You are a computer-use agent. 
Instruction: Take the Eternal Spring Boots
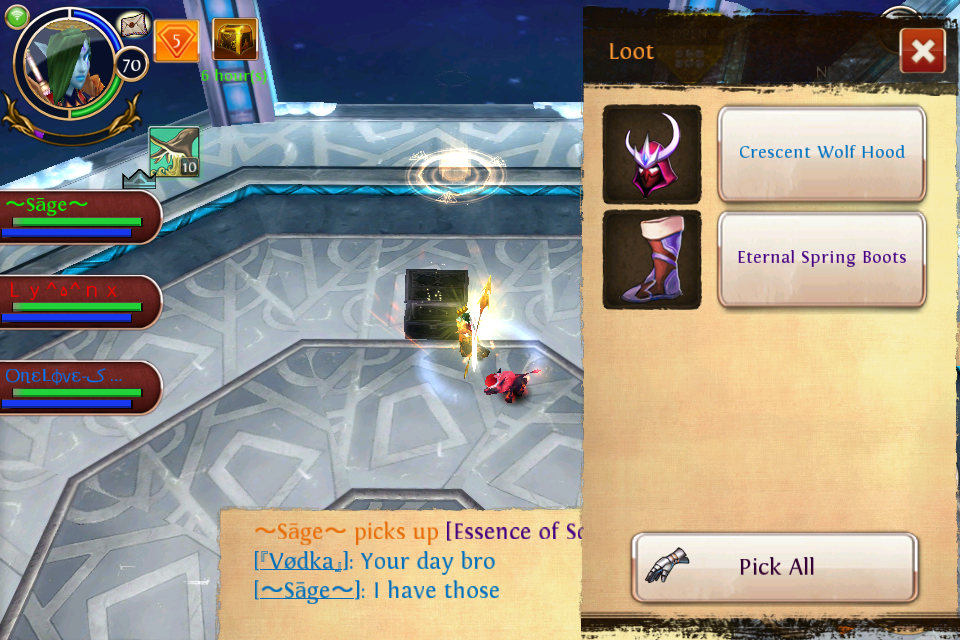(x=821, y=258)
